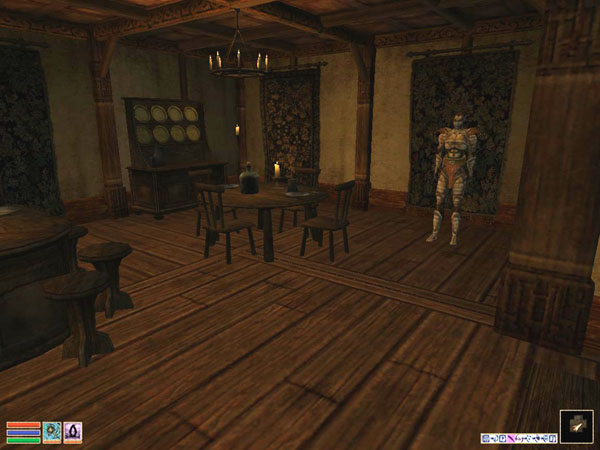
Task: Select the purple active spell icon
Action: (73, 431)
